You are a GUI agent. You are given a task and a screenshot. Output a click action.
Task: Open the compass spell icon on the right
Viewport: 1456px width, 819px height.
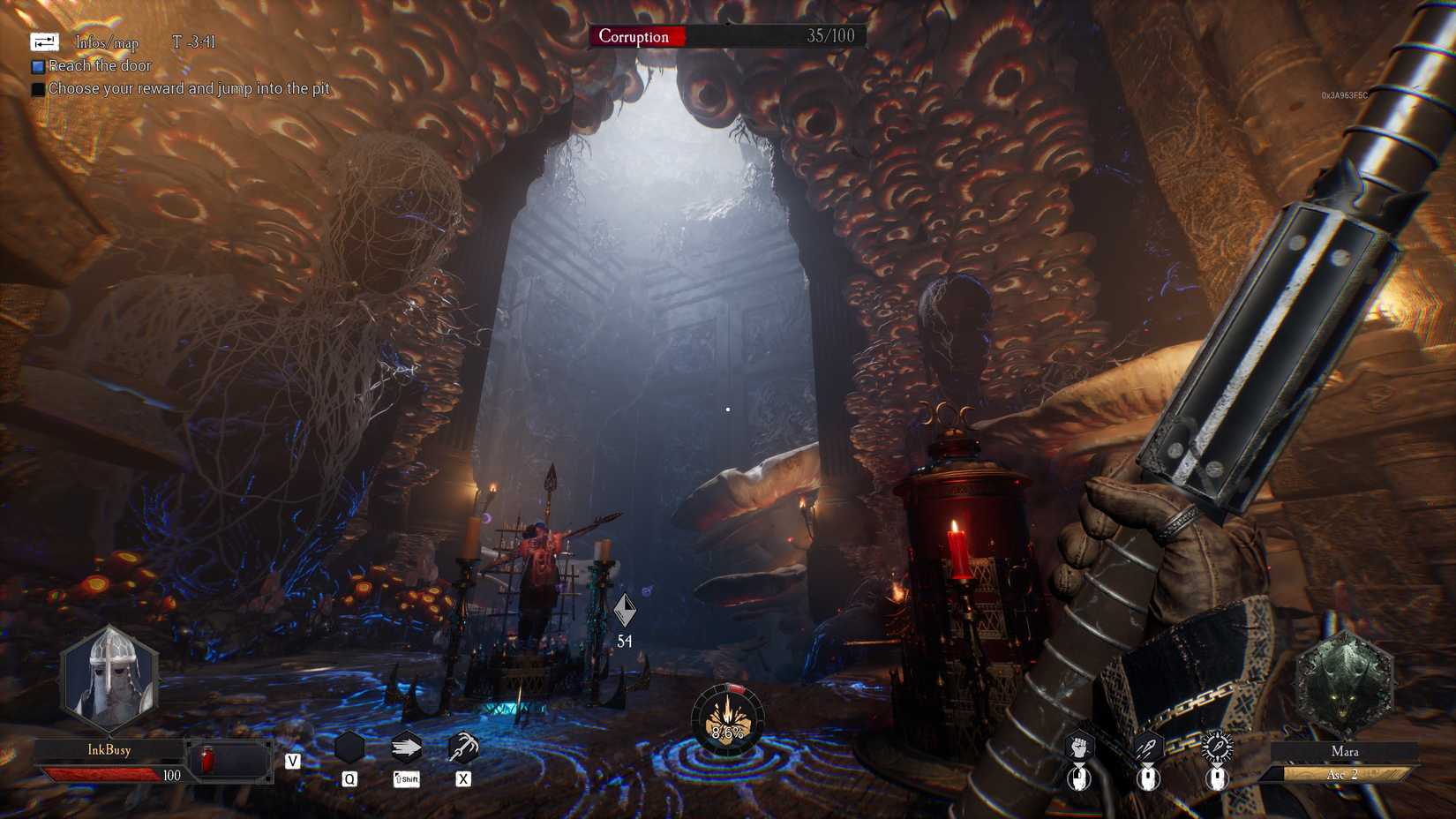coord(1215,748)
